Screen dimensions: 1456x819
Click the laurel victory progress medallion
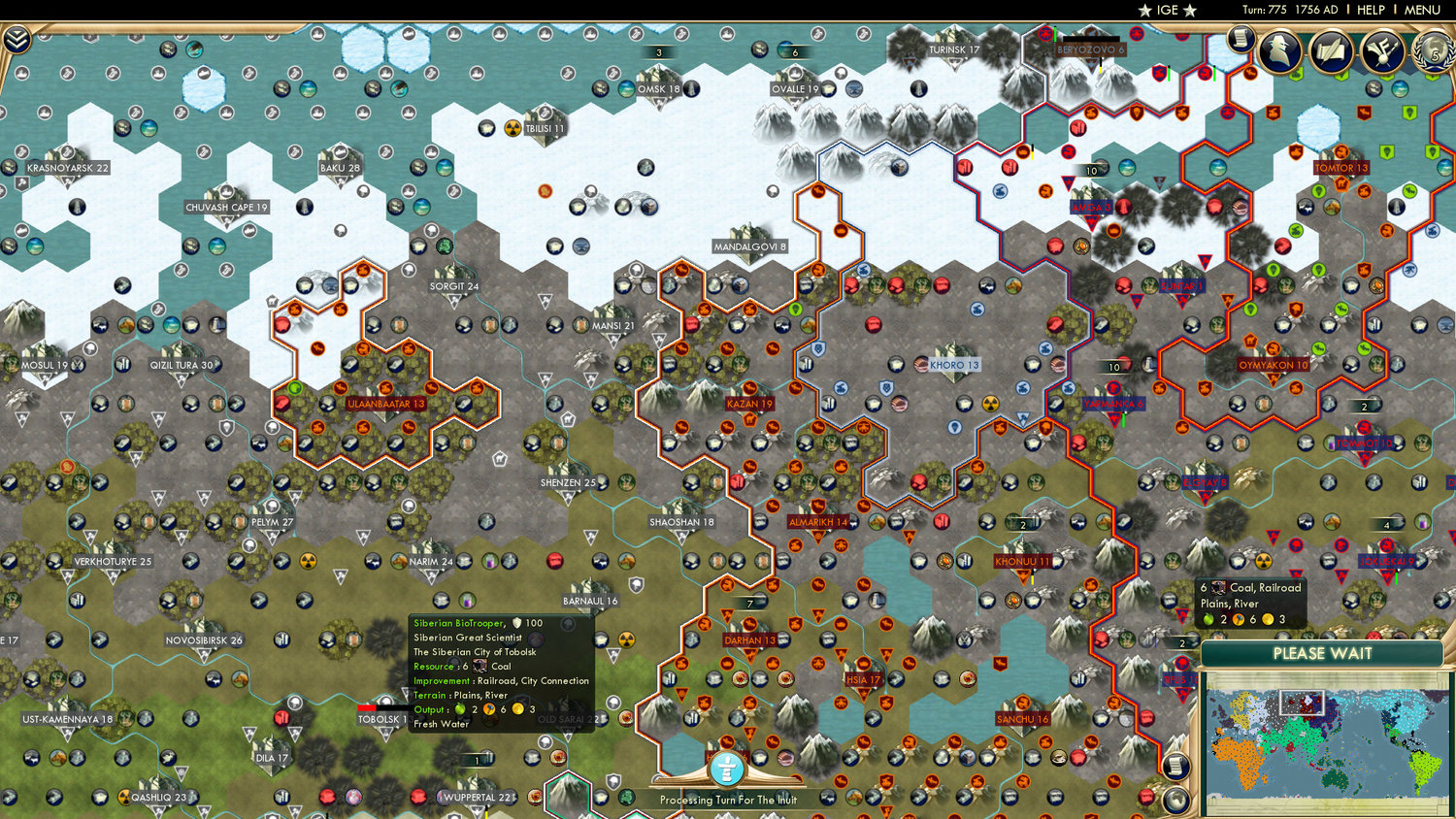click(1433, 50)
